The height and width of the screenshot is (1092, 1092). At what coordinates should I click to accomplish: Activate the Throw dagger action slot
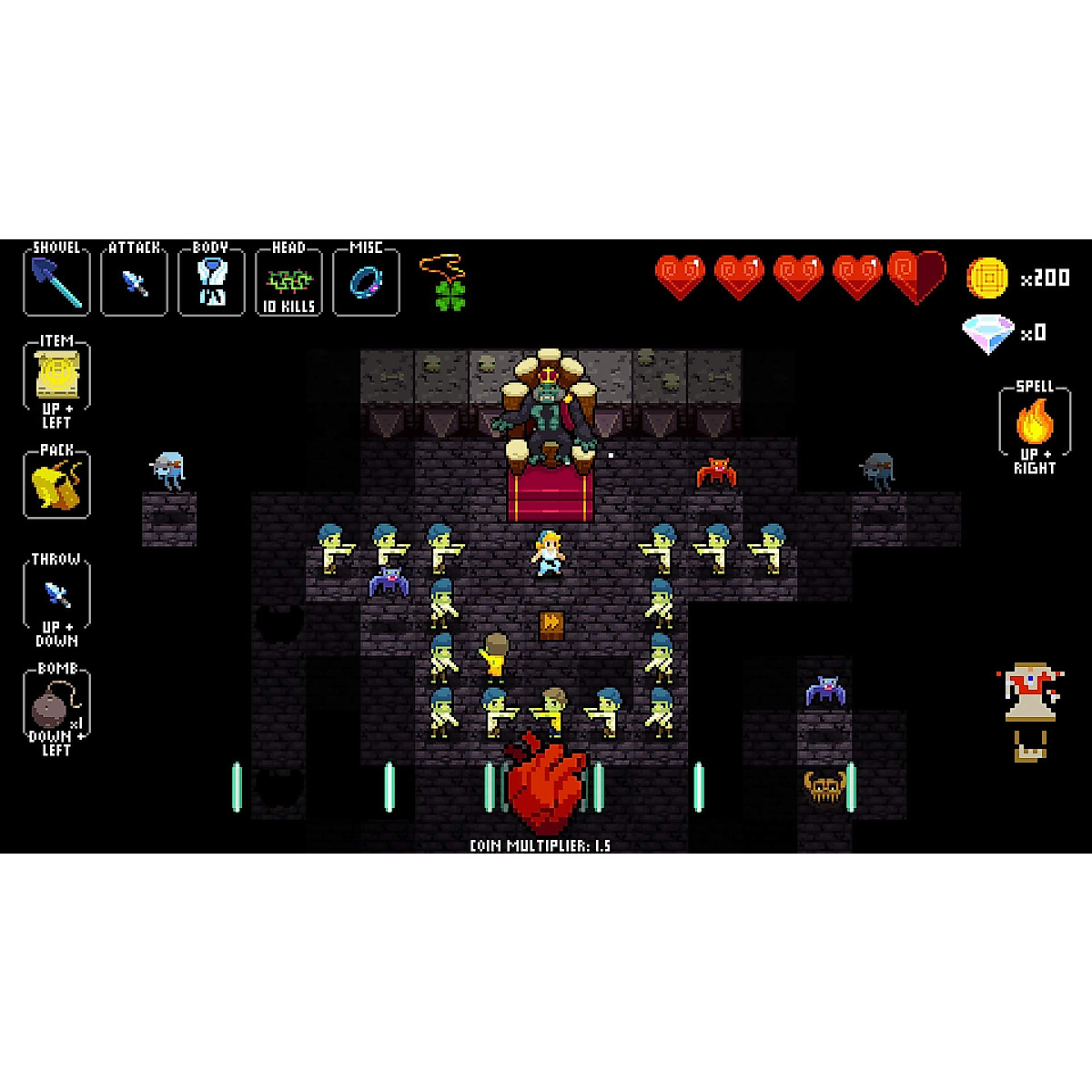[x=56, y=595]
